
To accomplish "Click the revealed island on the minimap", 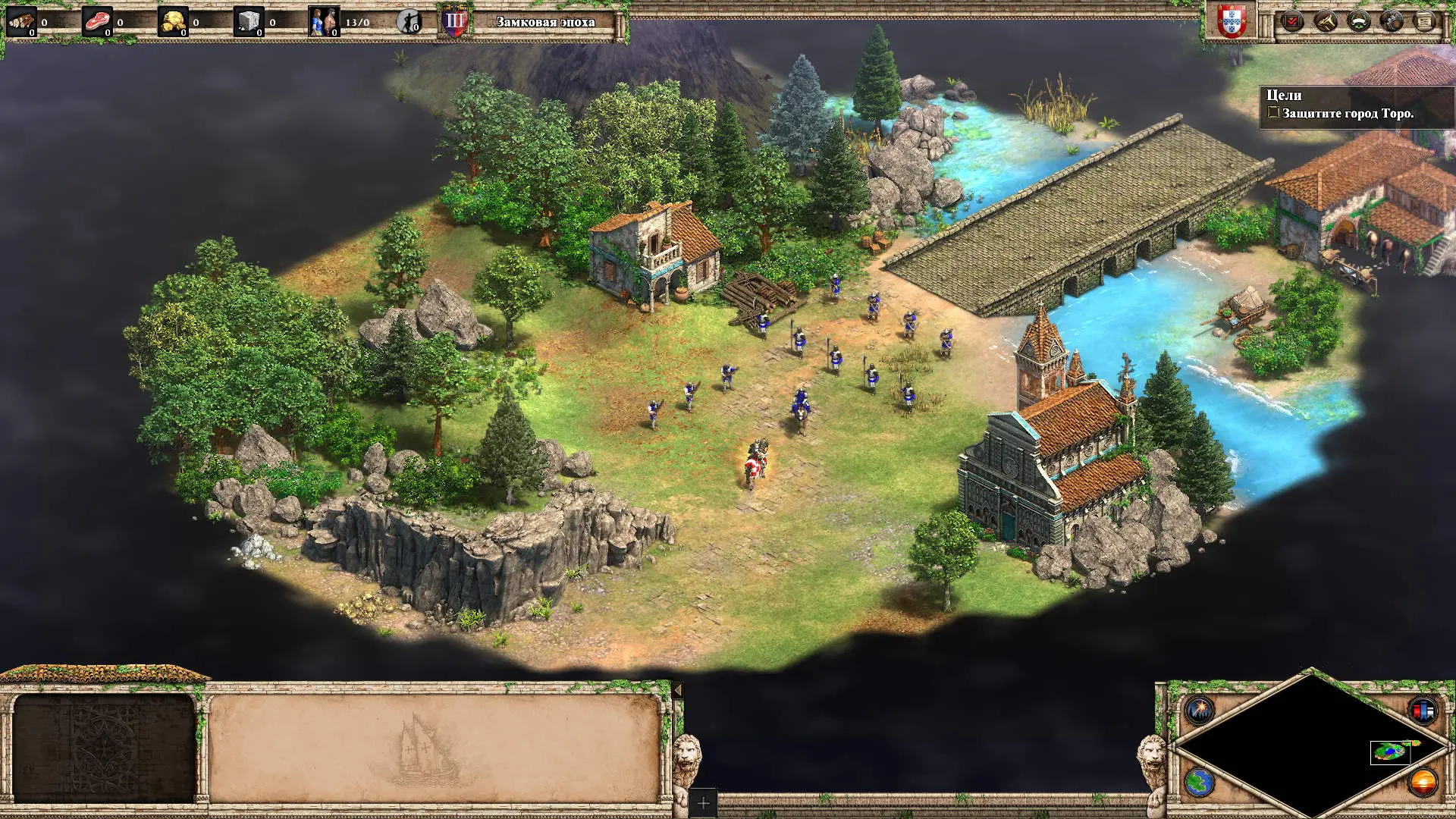I will (x=1390, y=751).
